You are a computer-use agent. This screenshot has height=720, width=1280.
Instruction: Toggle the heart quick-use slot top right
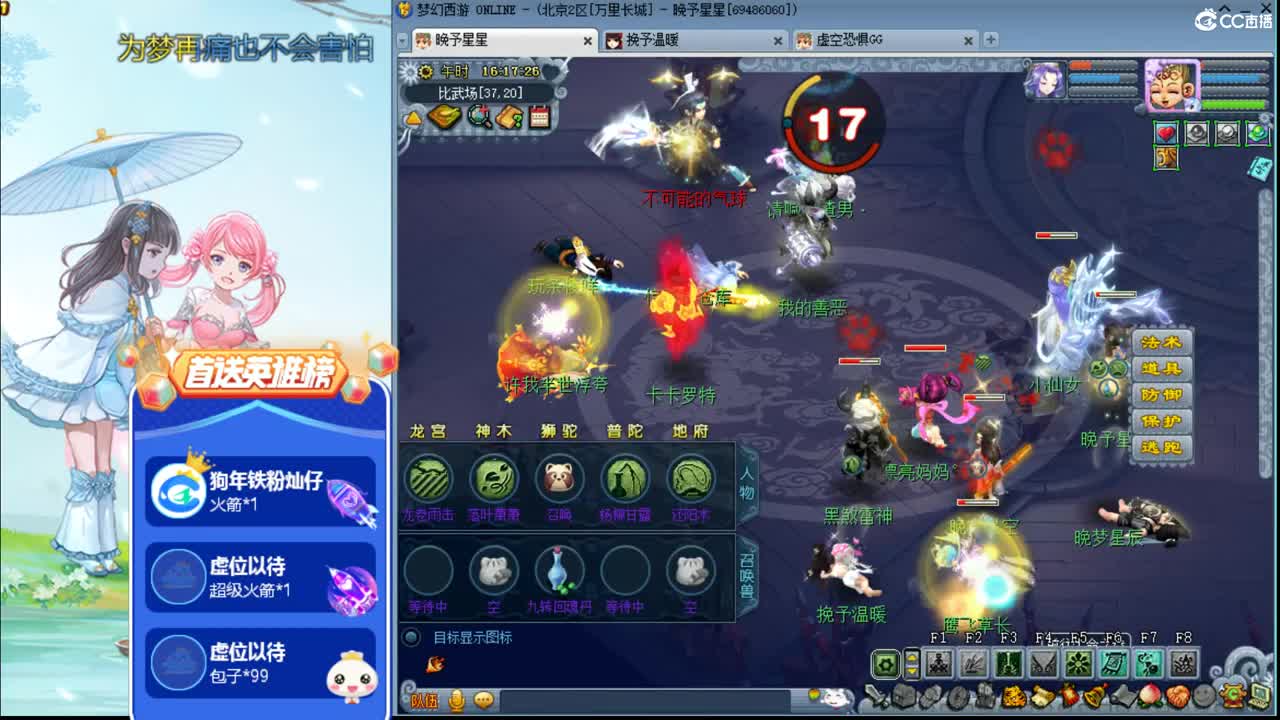[1167, 133]
